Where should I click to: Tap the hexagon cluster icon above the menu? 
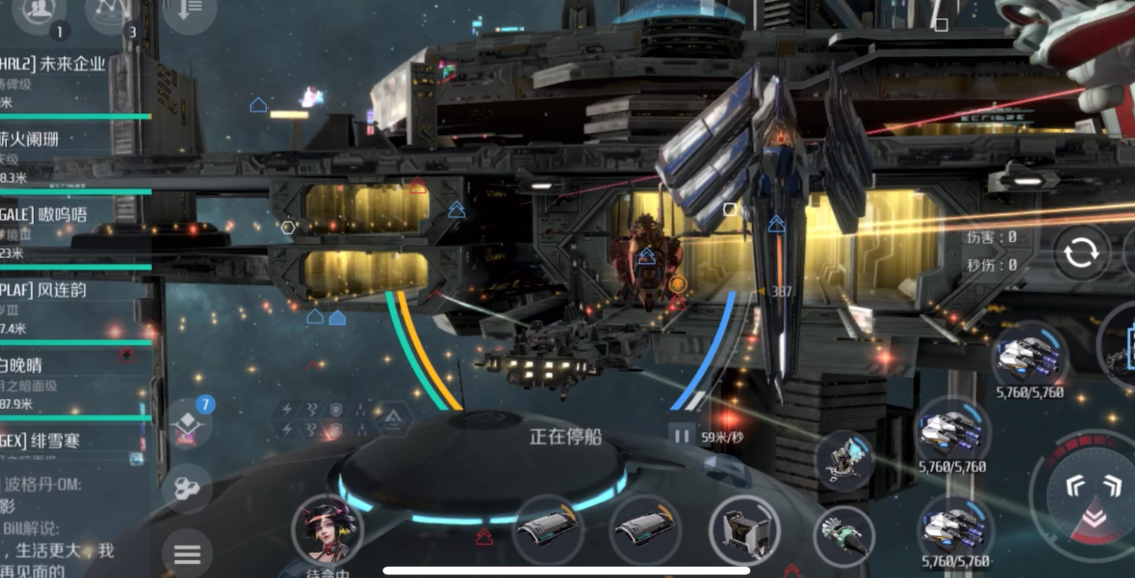[187, 489]
